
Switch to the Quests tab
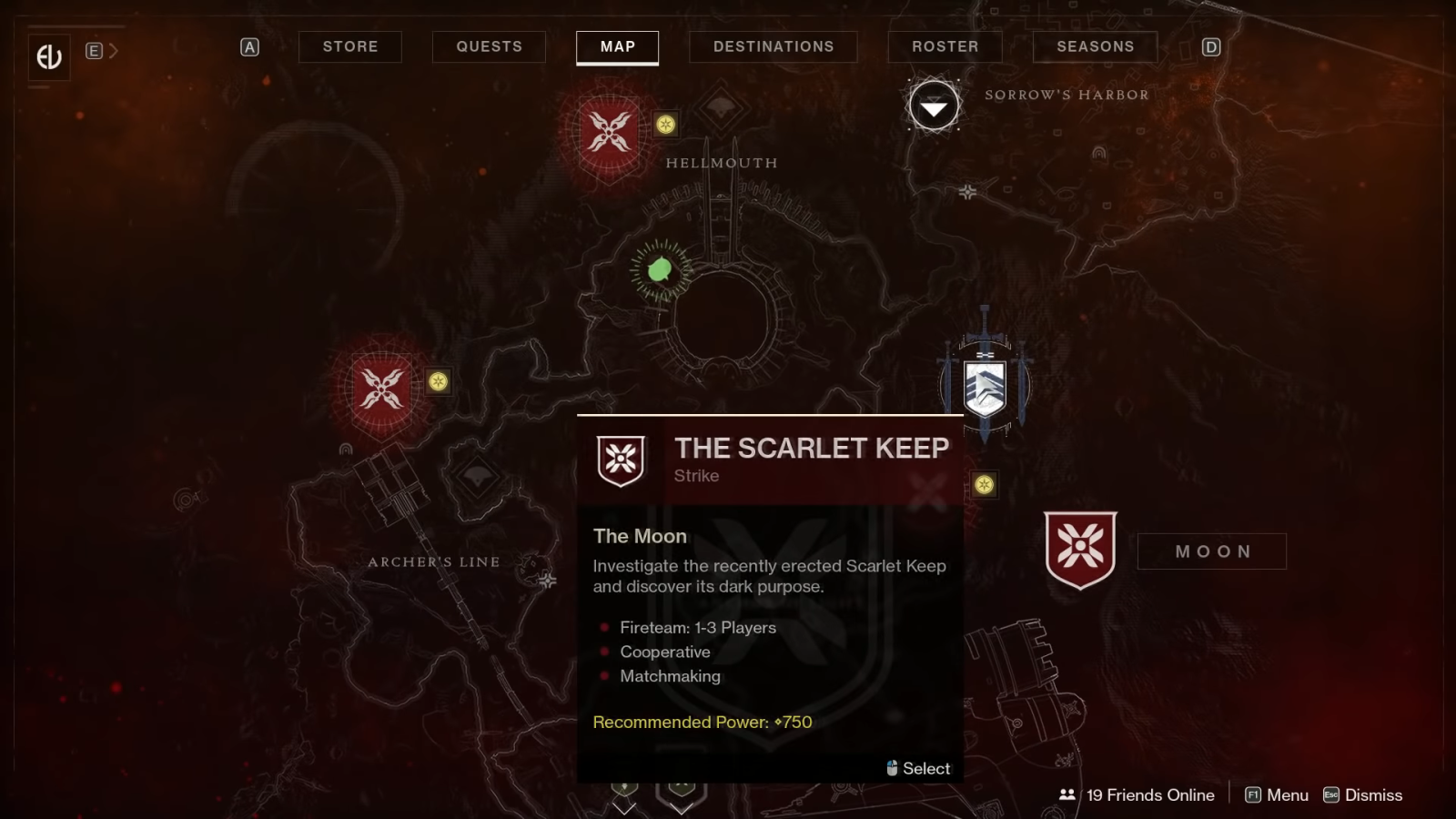[489, 46]
